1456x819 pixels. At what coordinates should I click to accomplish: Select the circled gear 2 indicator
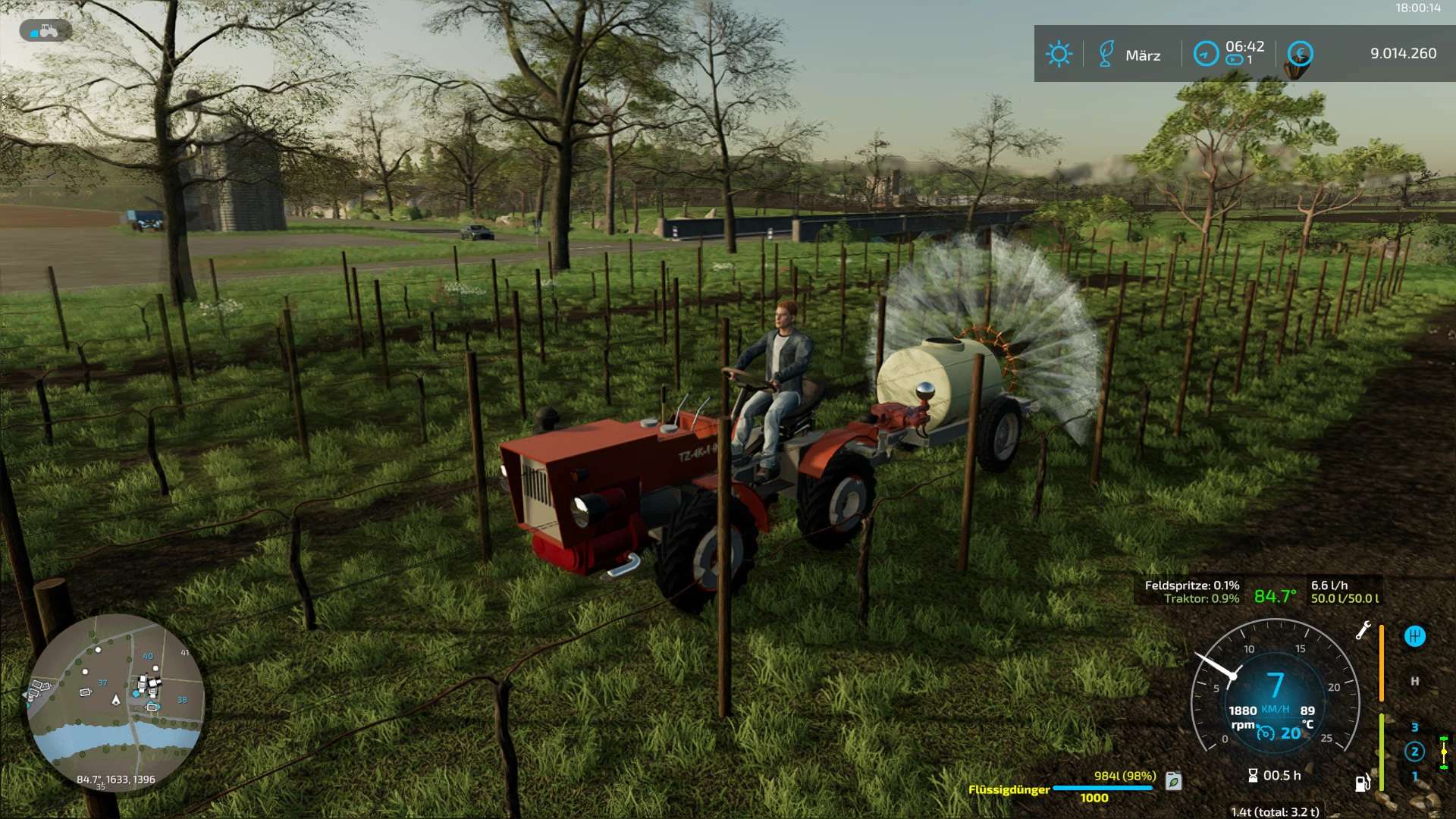(x=1414, y=752)
